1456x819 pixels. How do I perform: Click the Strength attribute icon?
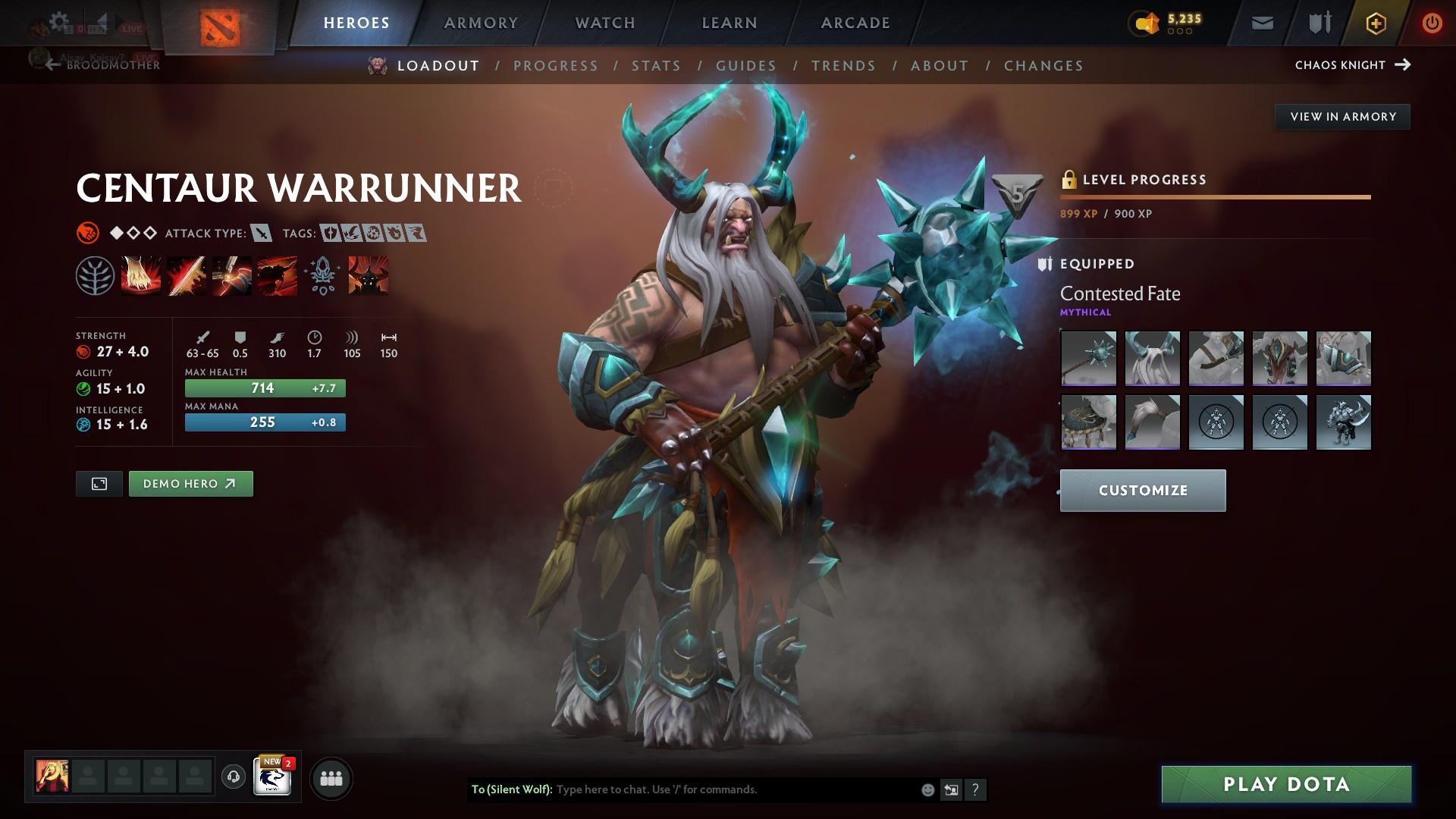[83, 351]
